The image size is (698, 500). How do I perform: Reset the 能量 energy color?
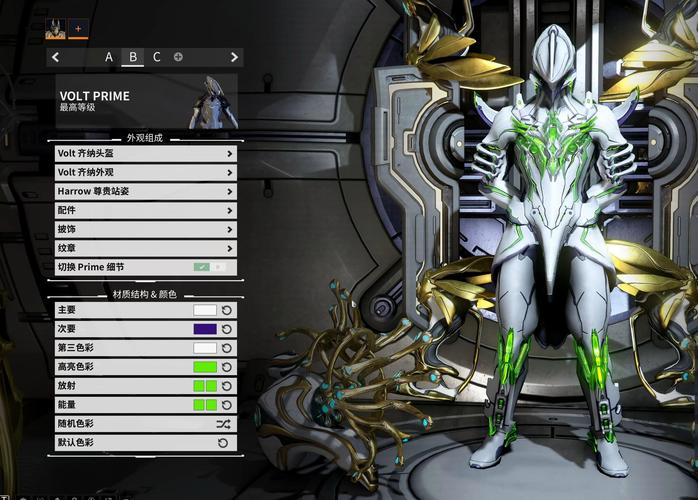pos(227,405)
